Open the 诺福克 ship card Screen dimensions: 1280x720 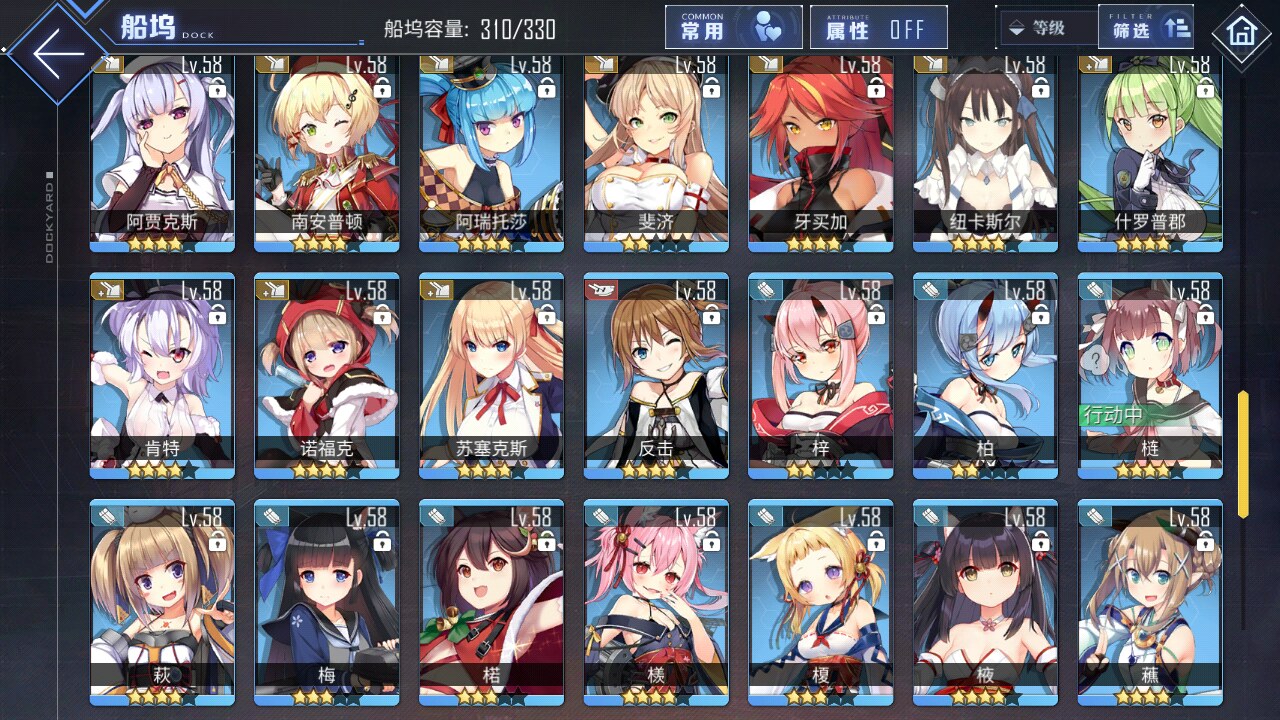point(327,375)
